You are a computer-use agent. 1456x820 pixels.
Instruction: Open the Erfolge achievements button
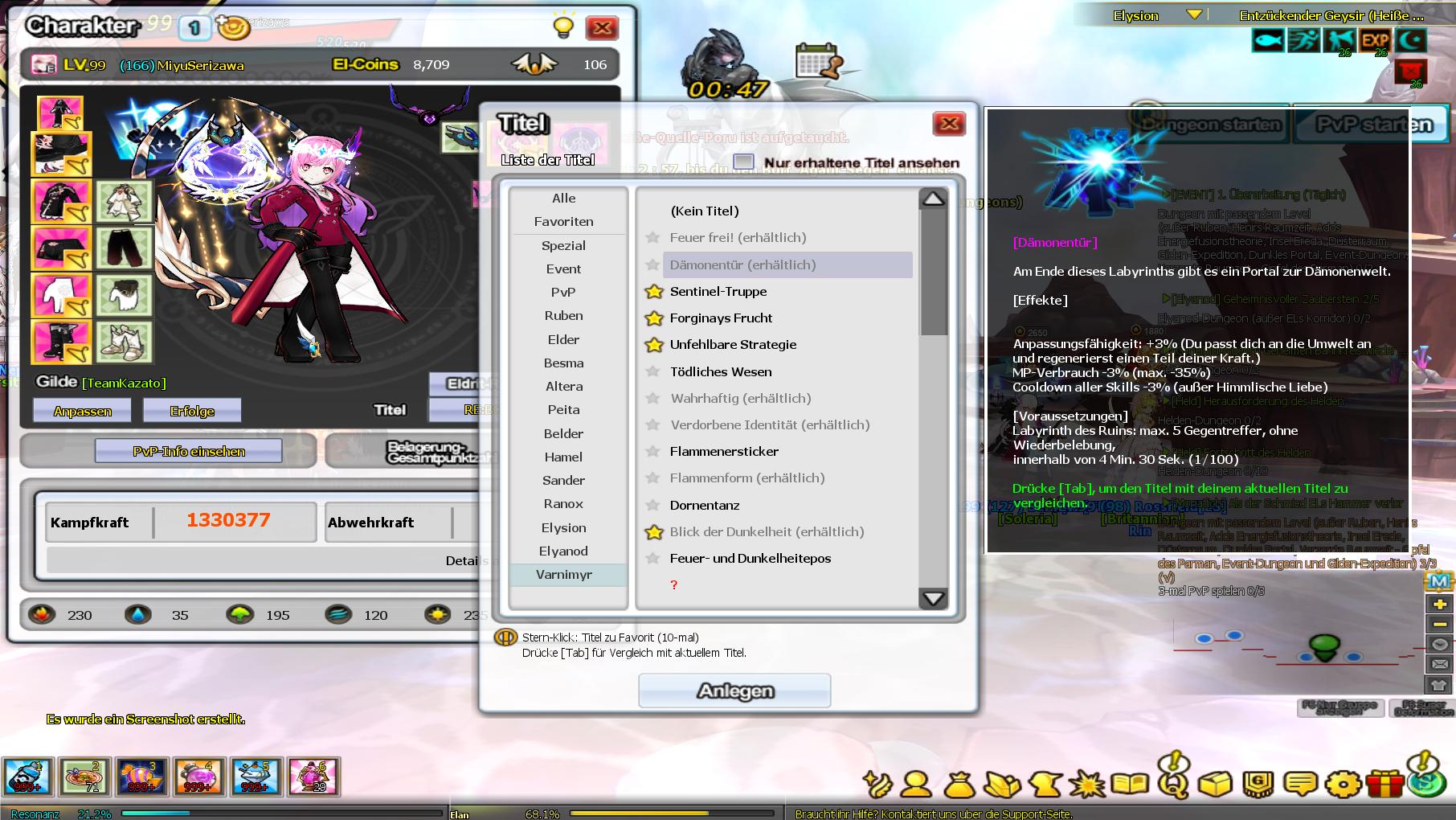192,412
